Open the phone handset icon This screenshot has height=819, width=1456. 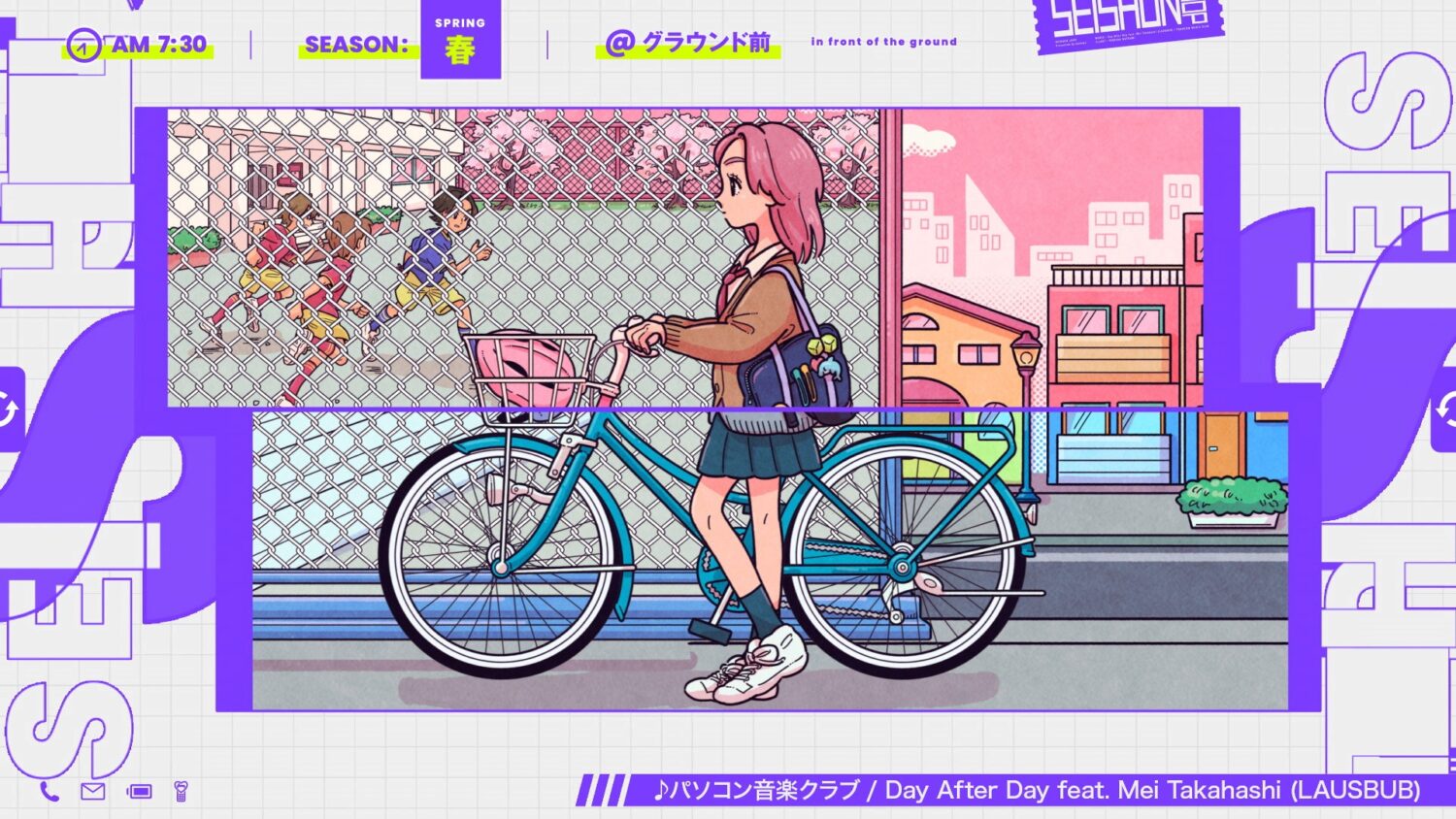click(x=50, y=792)
